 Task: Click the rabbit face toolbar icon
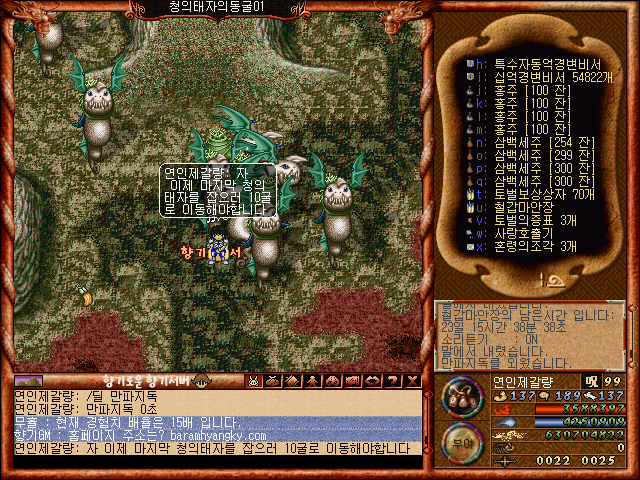click(254, 381)
